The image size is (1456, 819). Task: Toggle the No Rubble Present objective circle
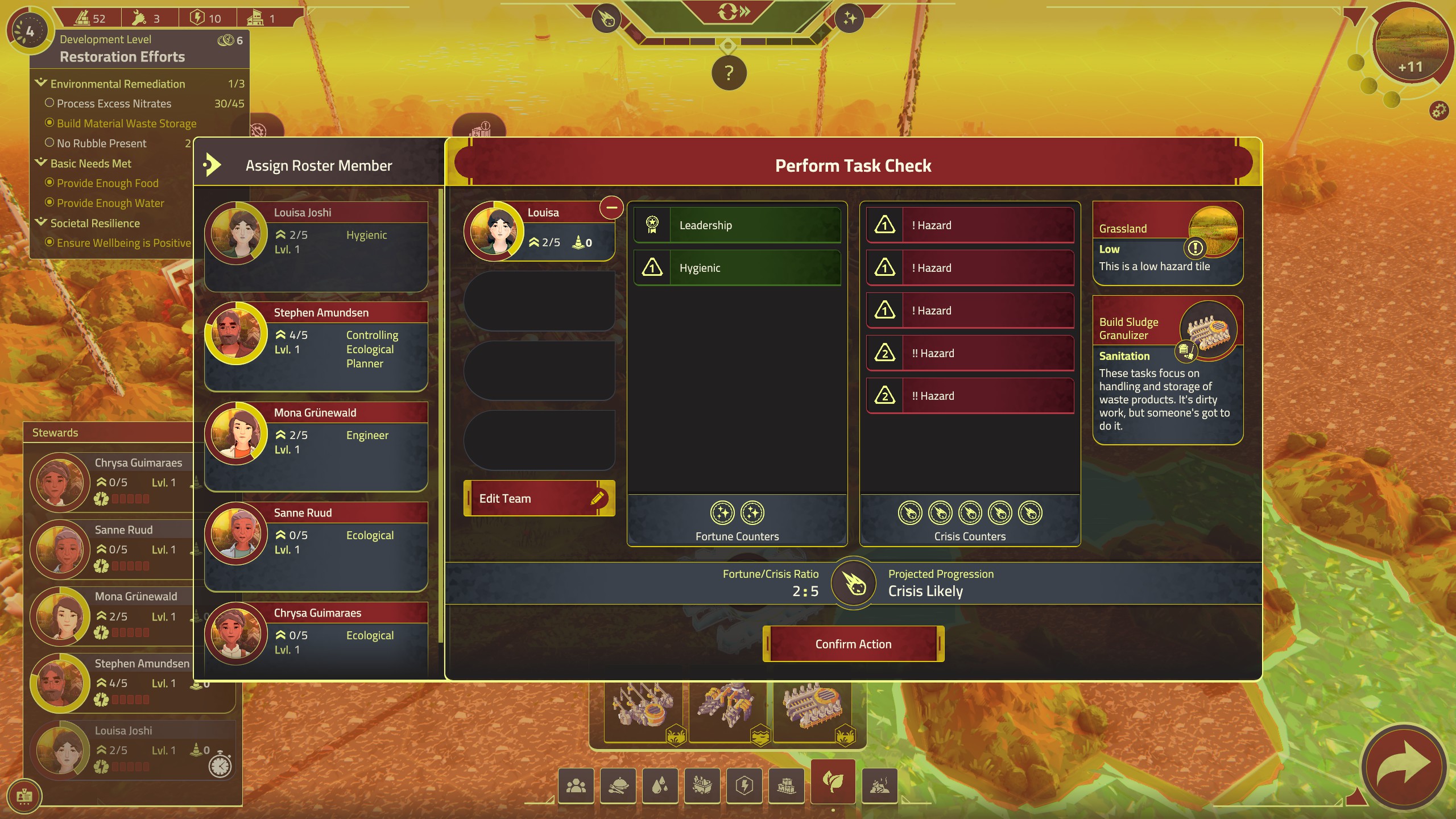click(x=49, y=143)
